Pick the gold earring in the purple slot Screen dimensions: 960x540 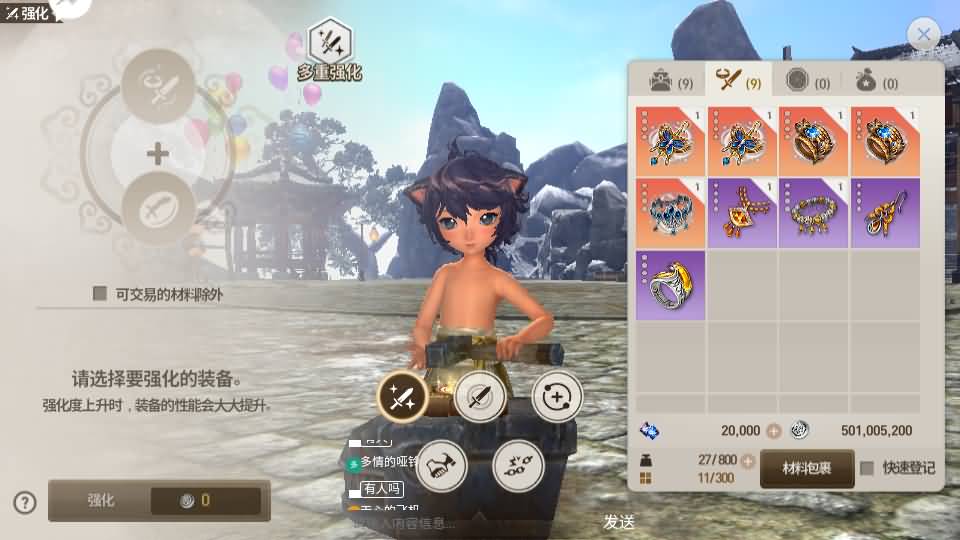click(886, 212)
